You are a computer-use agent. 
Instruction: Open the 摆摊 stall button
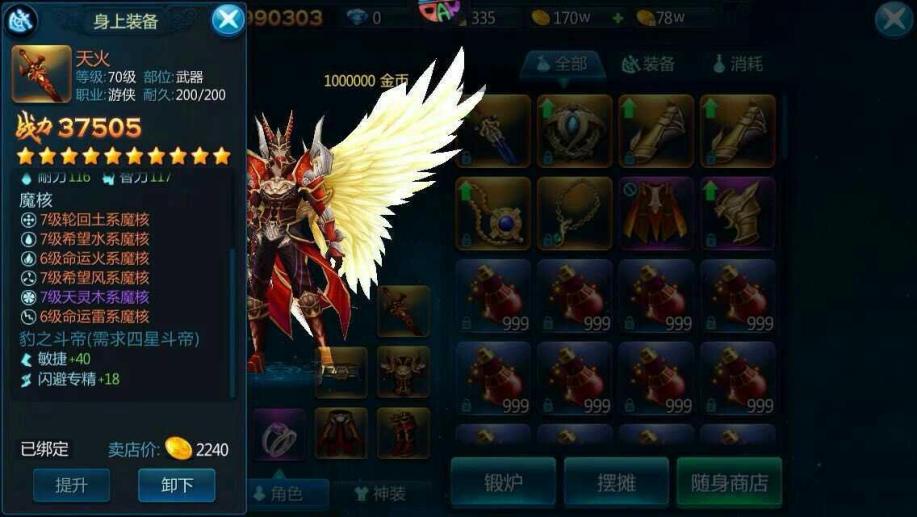pos(616,483)
